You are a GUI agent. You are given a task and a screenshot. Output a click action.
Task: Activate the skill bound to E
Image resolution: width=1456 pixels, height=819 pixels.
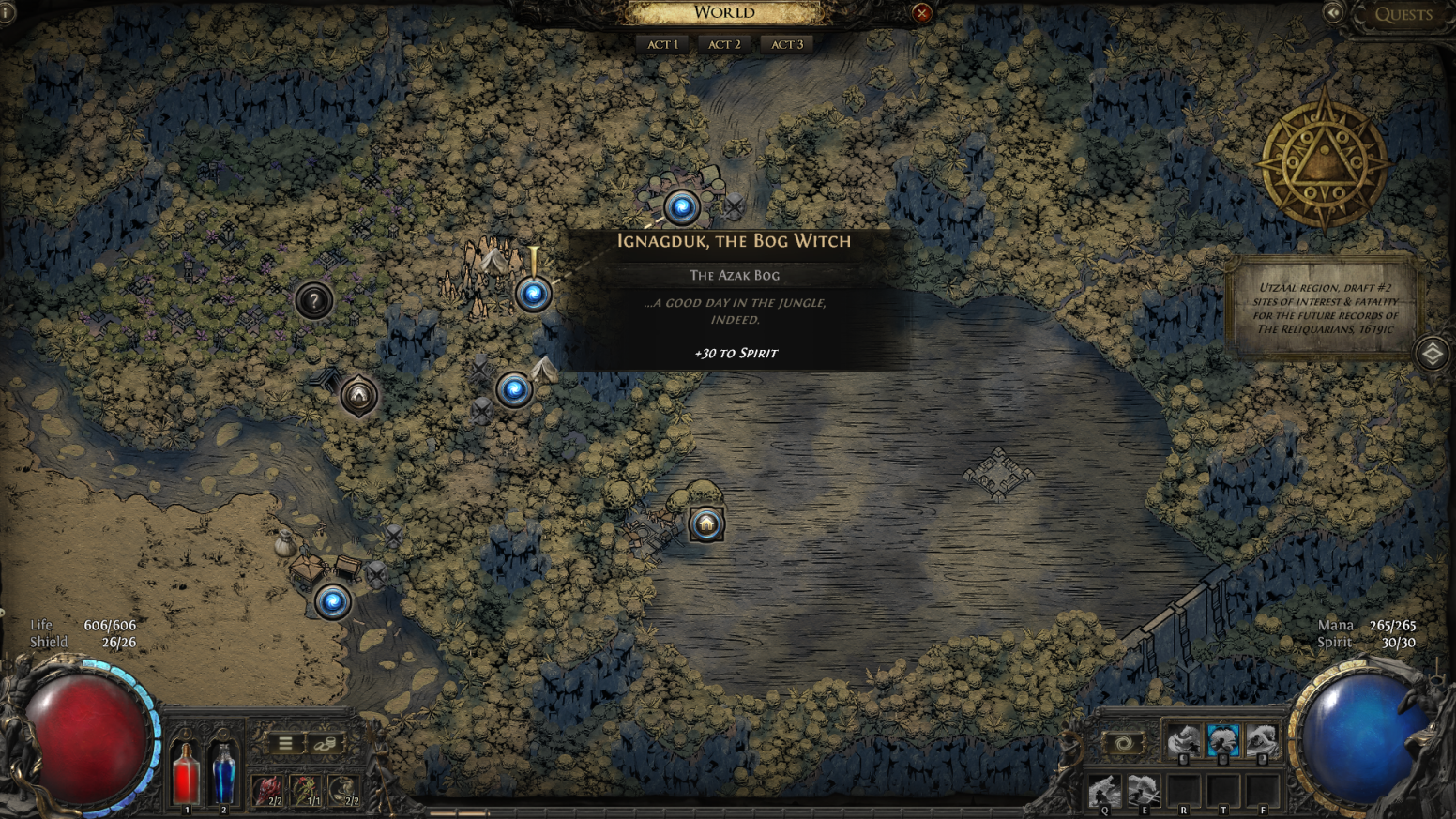[1144, 791]
